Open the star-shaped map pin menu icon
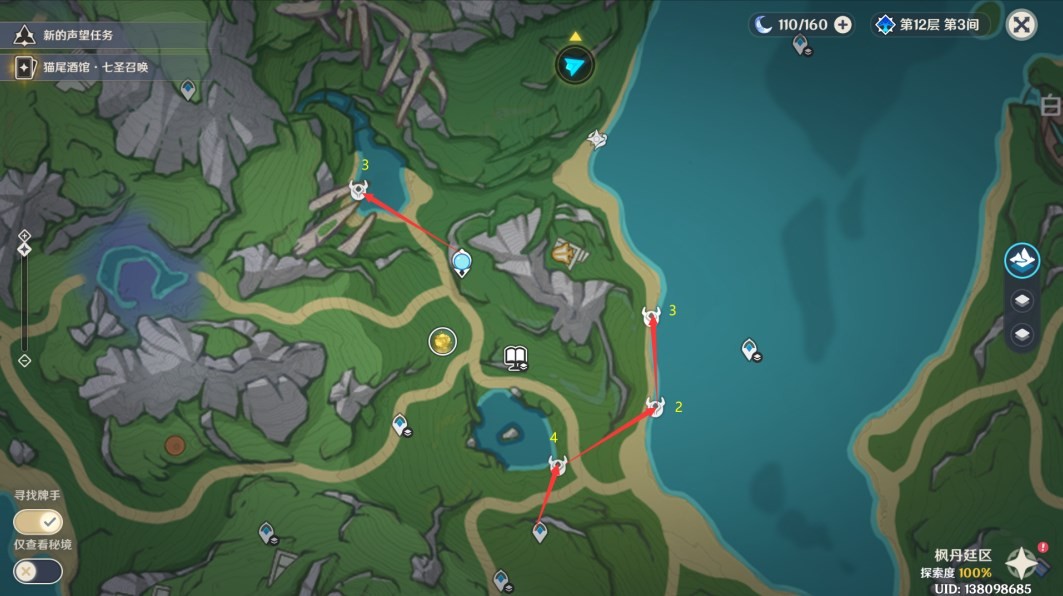Screen dimensions: 1063x596 click(x=1021, y=563)
